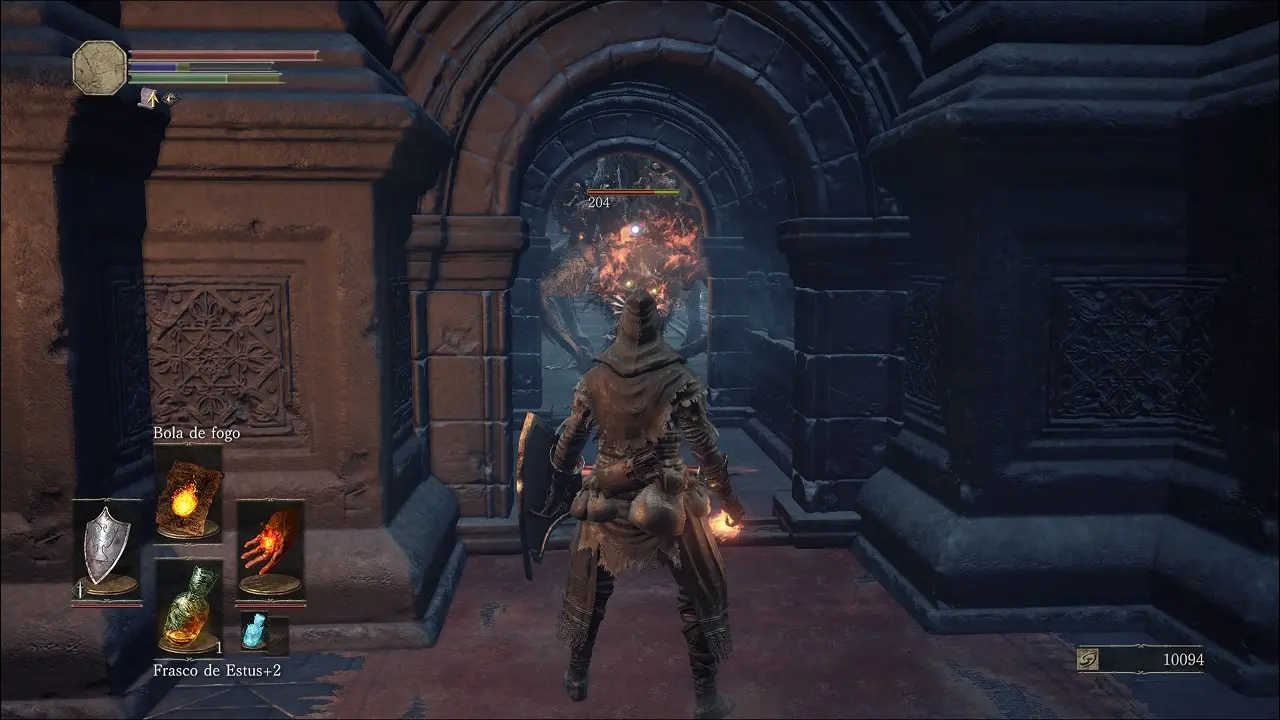Select the silver shield left-hand slot

point(106,549)
